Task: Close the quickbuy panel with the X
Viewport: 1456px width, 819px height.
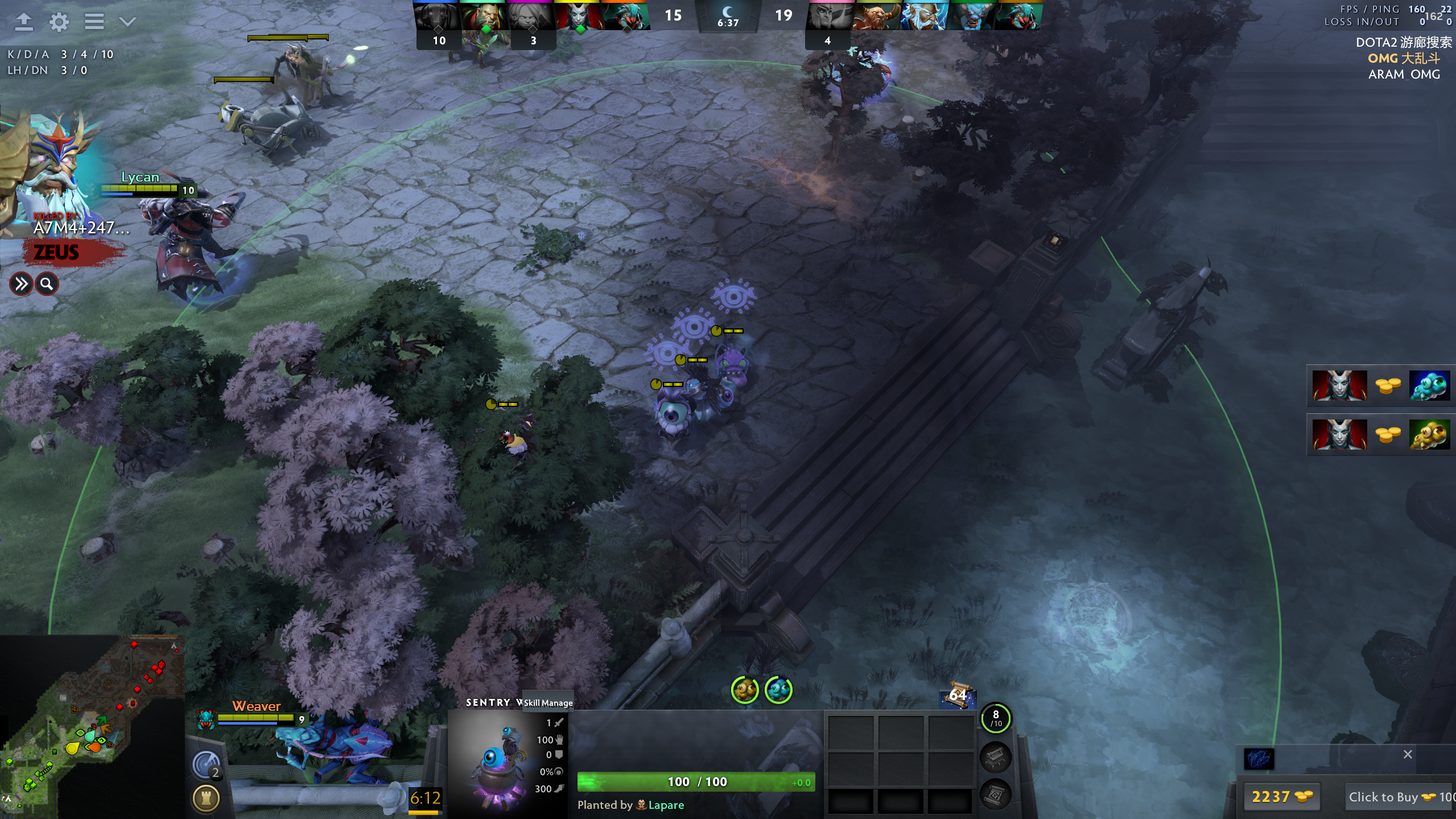Action: pyautogui.click(x=1408, y=754)
